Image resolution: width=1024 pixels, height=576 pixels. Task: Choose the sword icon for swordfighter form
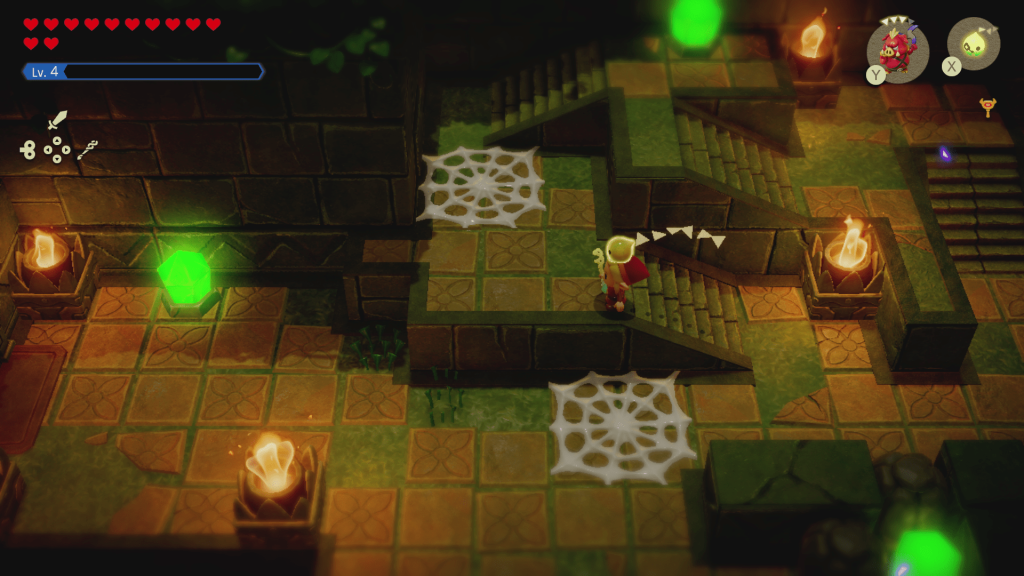coord(57,121)
